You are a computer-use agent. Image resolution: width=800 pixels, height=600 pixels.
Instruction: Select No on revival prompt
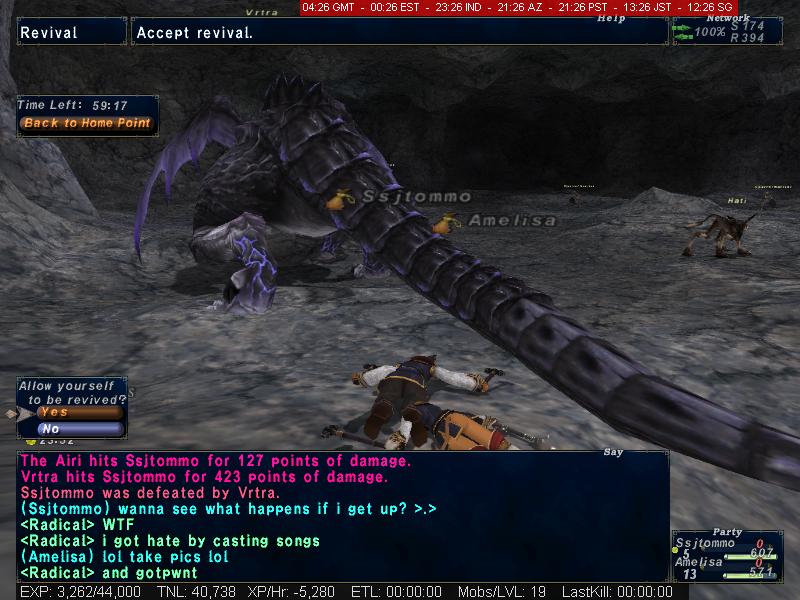coord(79,429)
